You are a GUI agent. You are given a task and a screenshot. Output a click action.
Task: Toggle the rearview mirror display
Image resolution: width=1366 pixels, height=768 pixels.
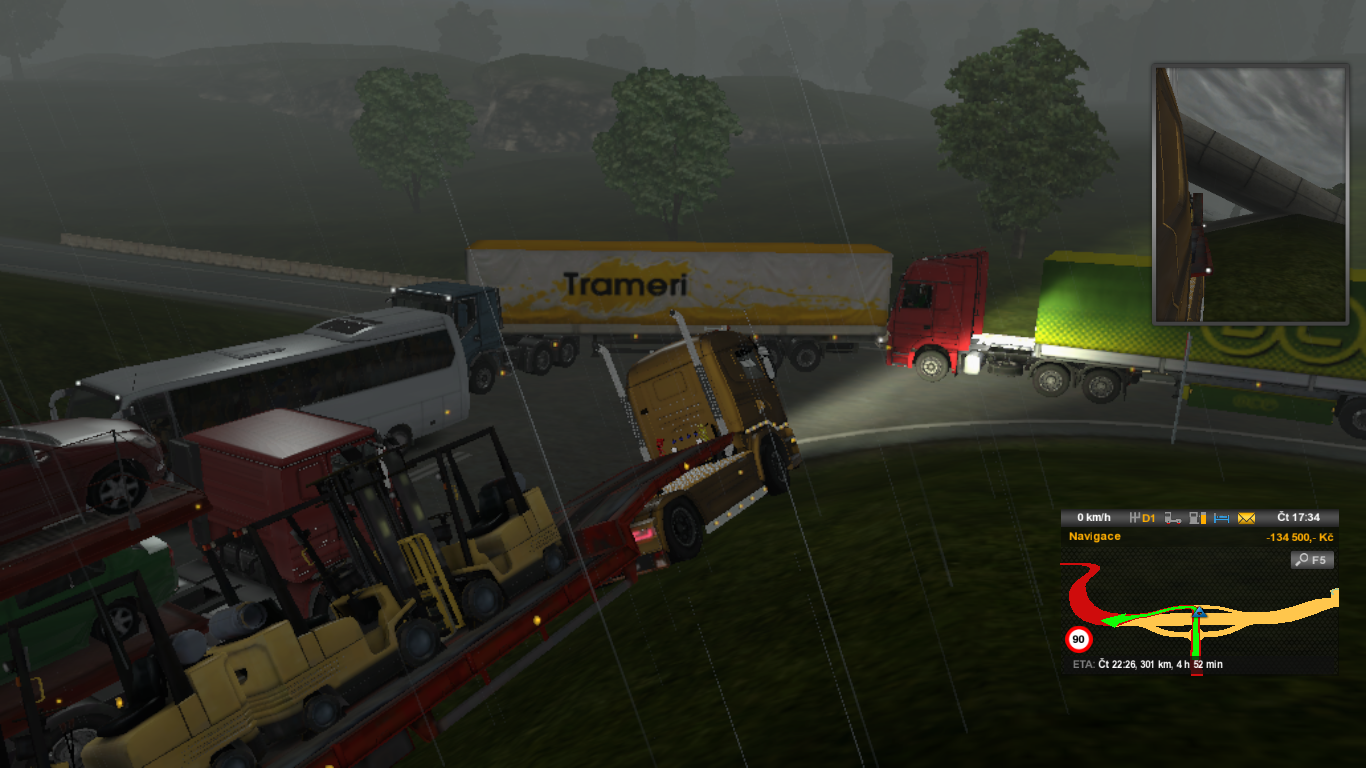click(1247, 192)
